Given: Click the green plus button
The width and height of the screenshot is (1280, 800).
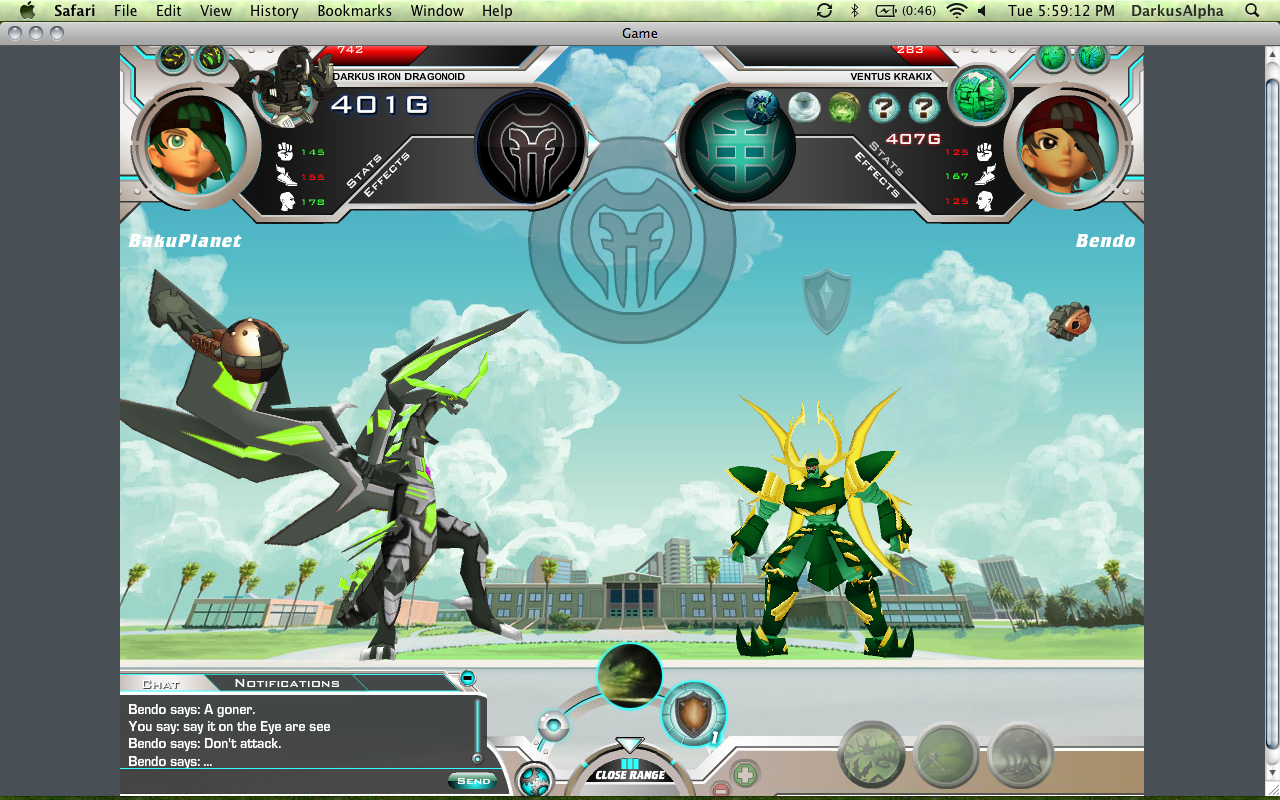Looking at the screenshot, I should [744, 774].
